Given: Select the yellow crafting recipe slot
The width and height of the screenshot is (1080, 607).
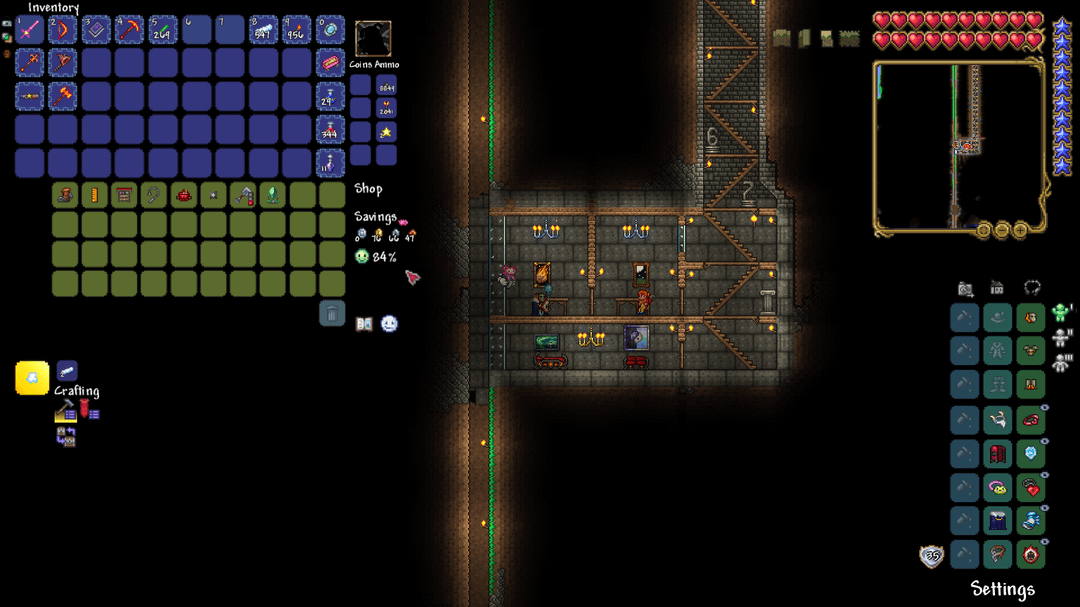Looking at the screenshot, I should (x=32, y=378).
